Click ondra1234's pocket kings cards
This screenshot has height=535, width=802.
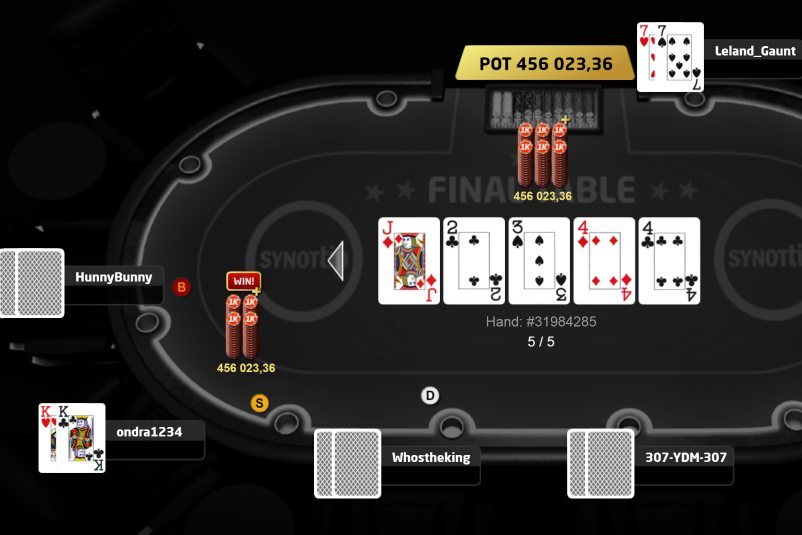click(72, 438)
